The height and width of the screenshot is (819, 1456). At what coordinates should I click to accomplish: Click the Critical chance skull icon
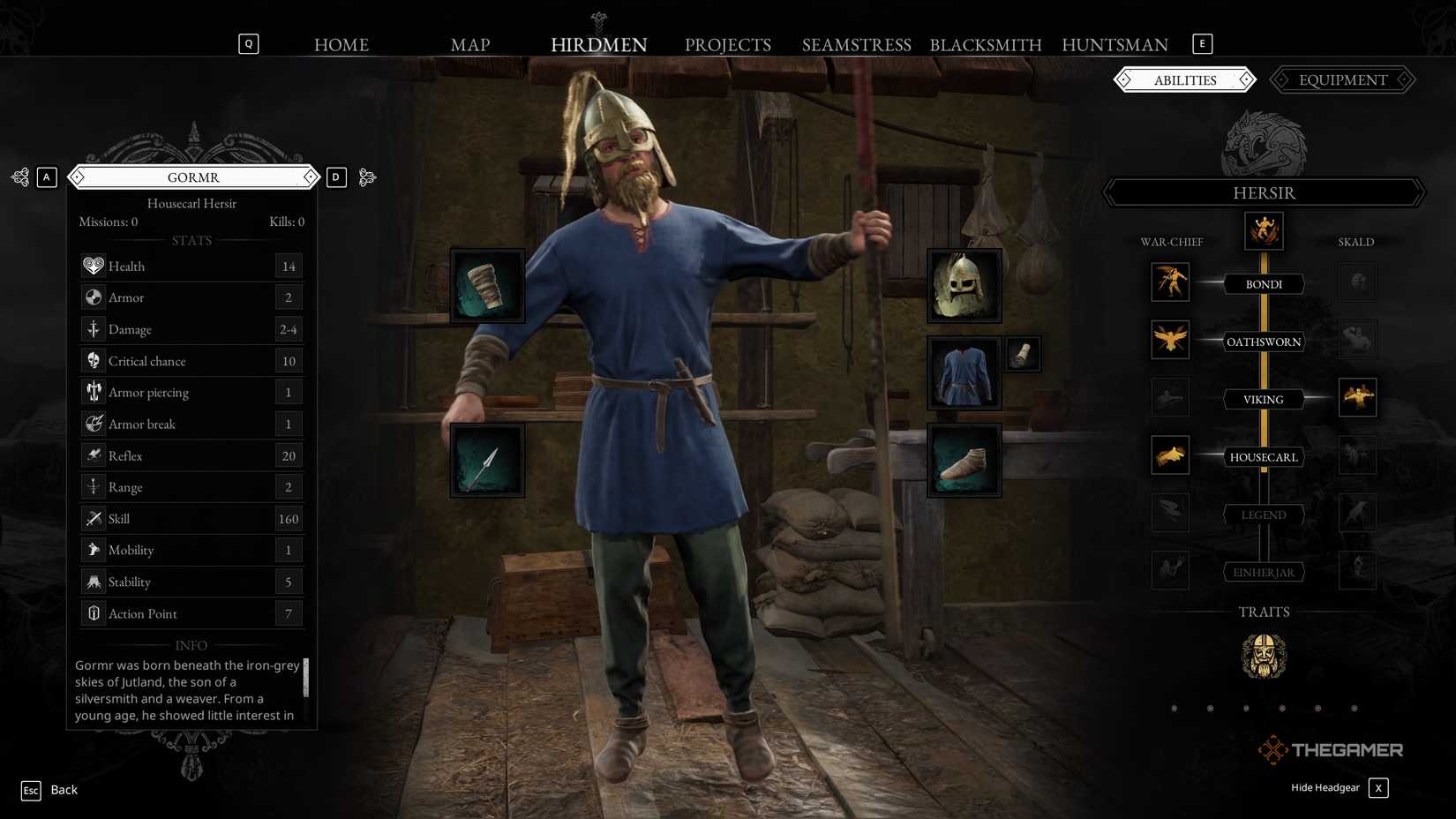(94, 360)
